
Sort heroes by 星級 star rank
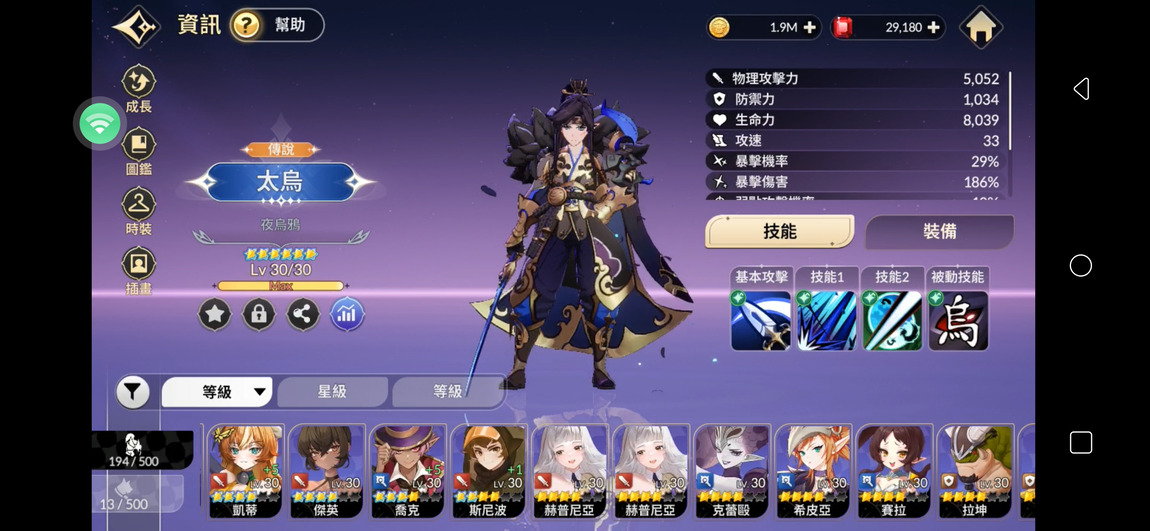pyautogui.click(x=332, y=392)
